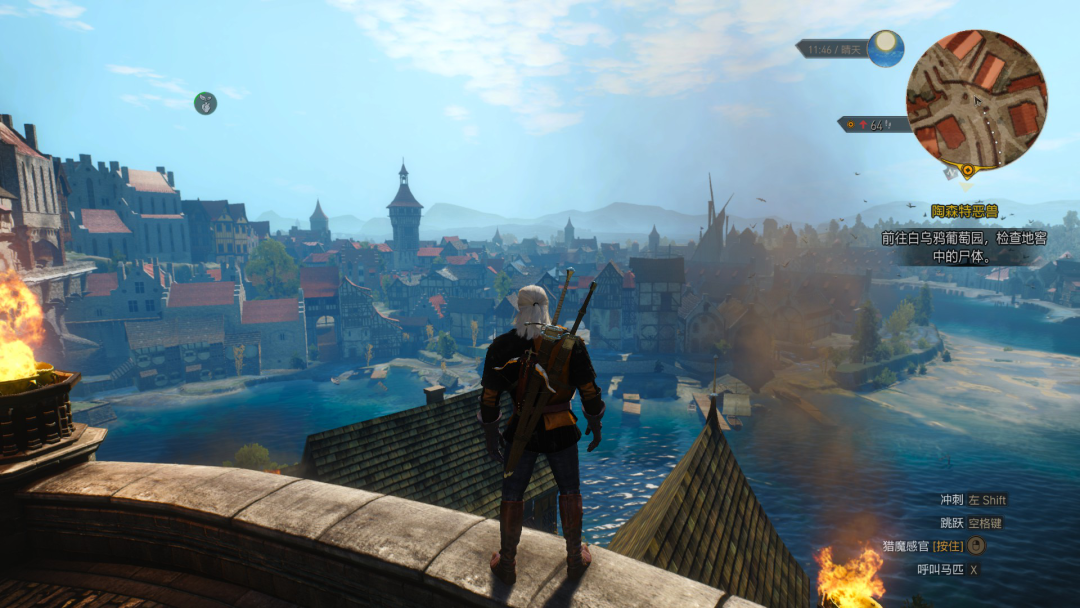Open the 陶森特恶兽 quest title

point(965,211)
